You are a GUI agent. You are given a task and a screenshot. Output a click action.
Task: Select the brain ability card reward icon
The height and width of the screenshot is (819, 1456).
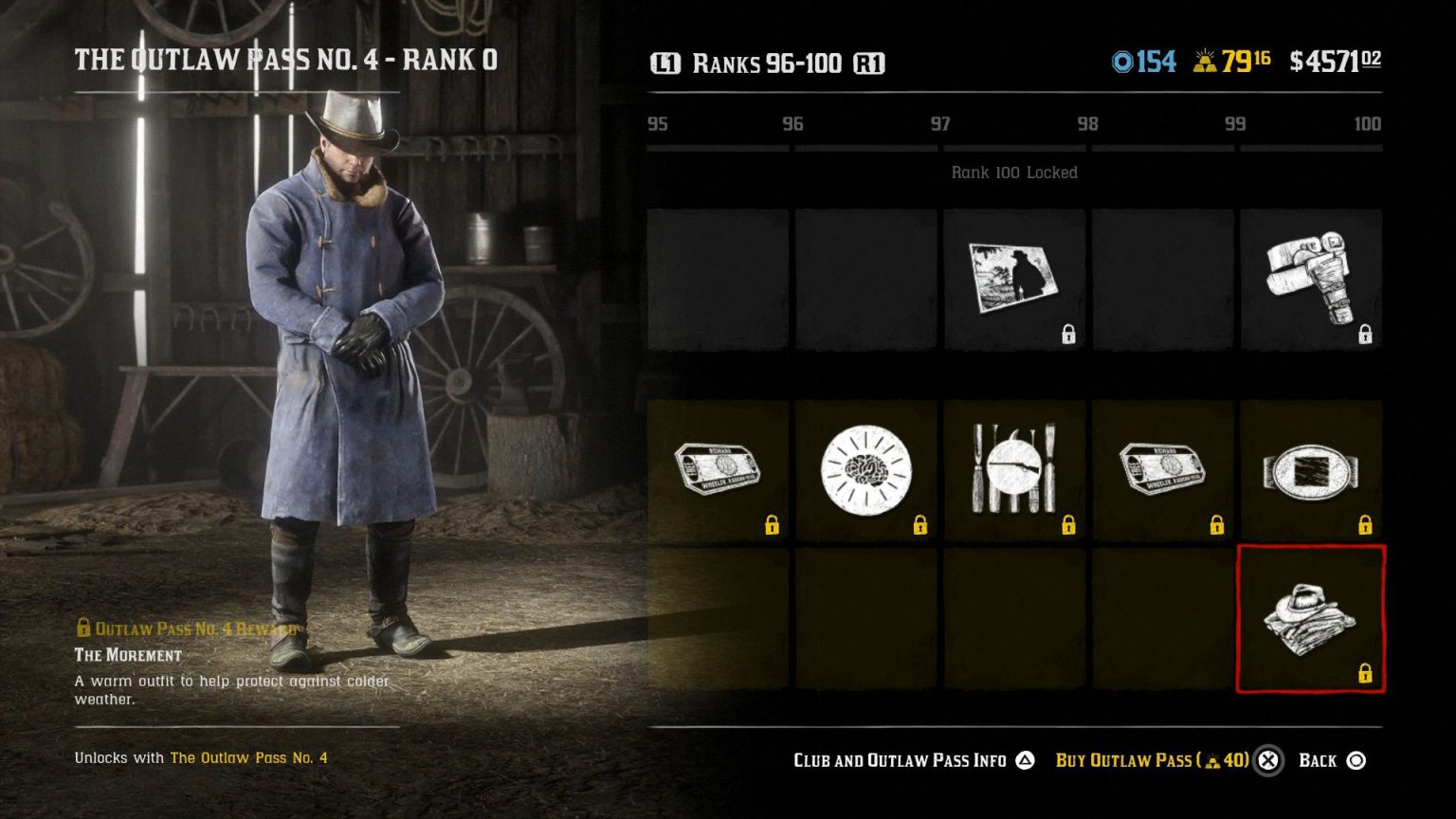(x=865, y=468)
